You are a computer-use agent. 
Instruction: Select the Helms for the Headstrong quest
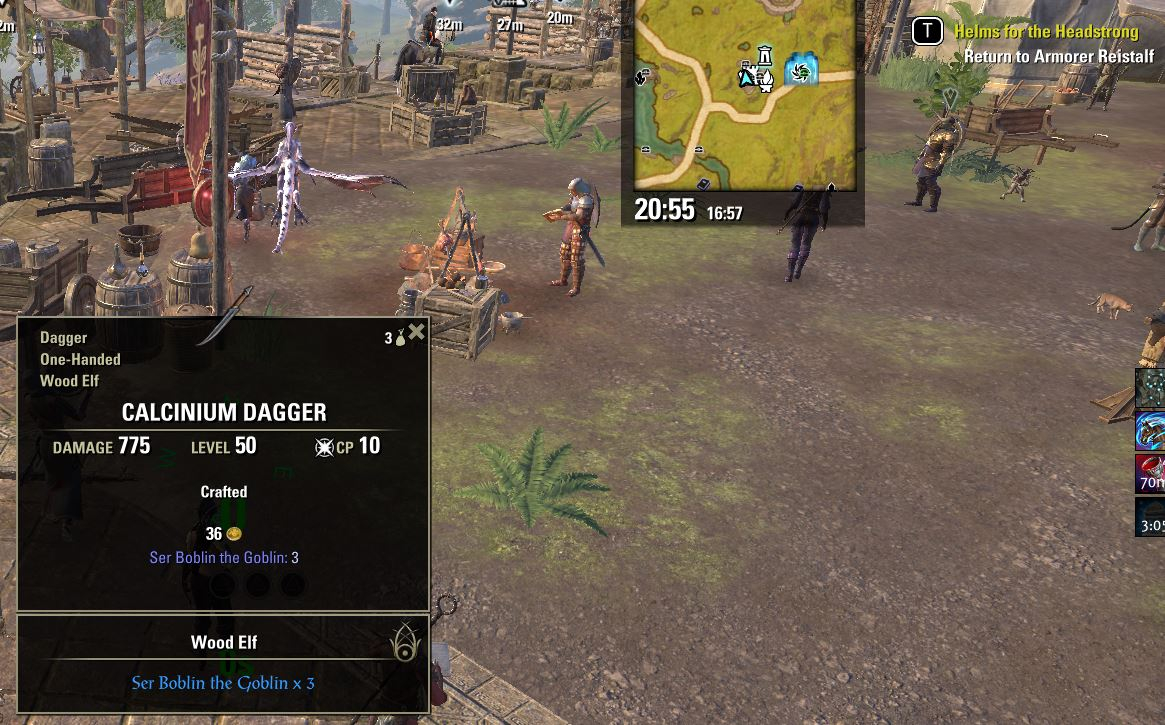coord(1045,32)
